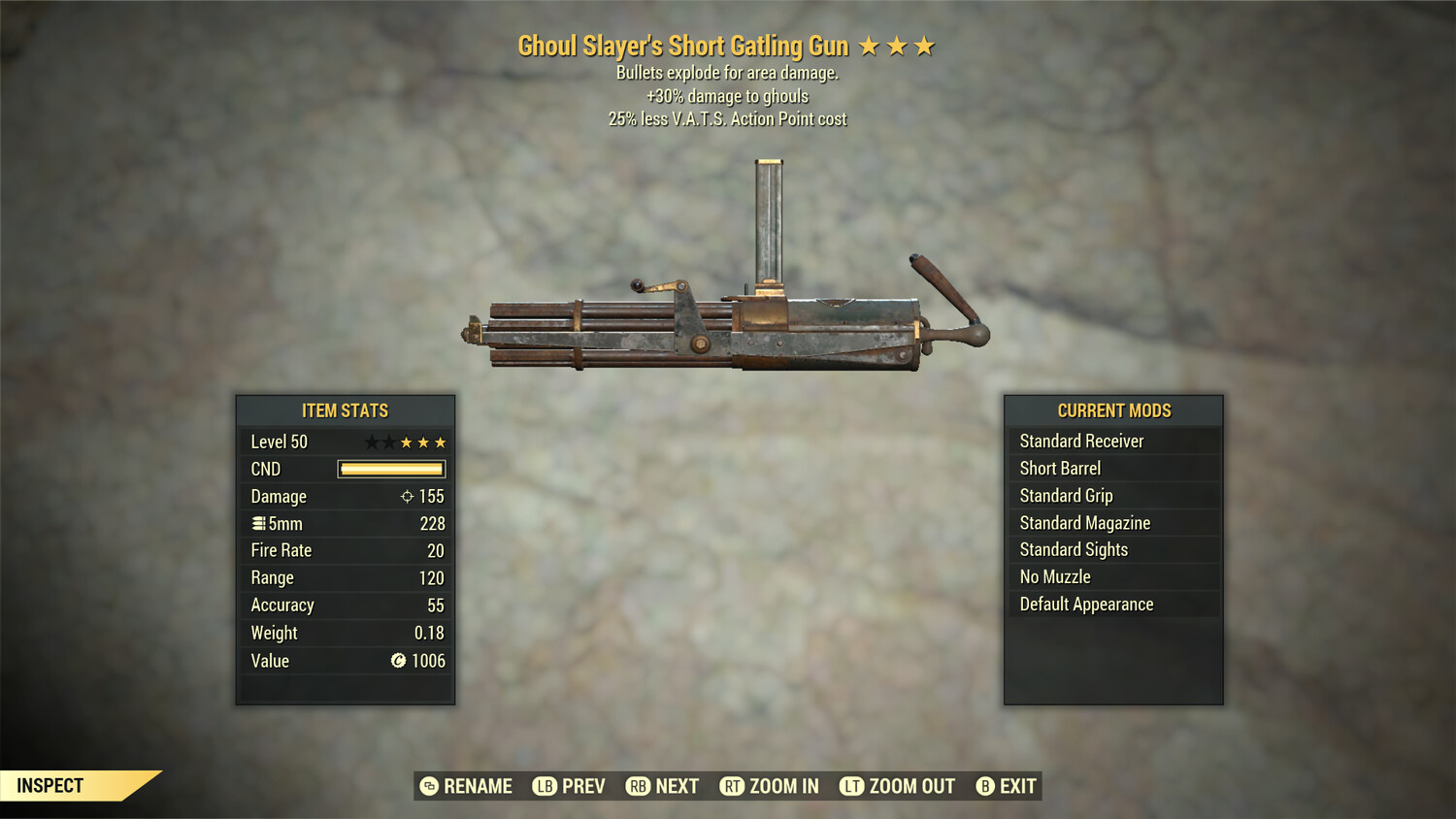Click the RT controller glyph for Zoom In
Viewport: 1456px width, 819px height.
[733, 786]
